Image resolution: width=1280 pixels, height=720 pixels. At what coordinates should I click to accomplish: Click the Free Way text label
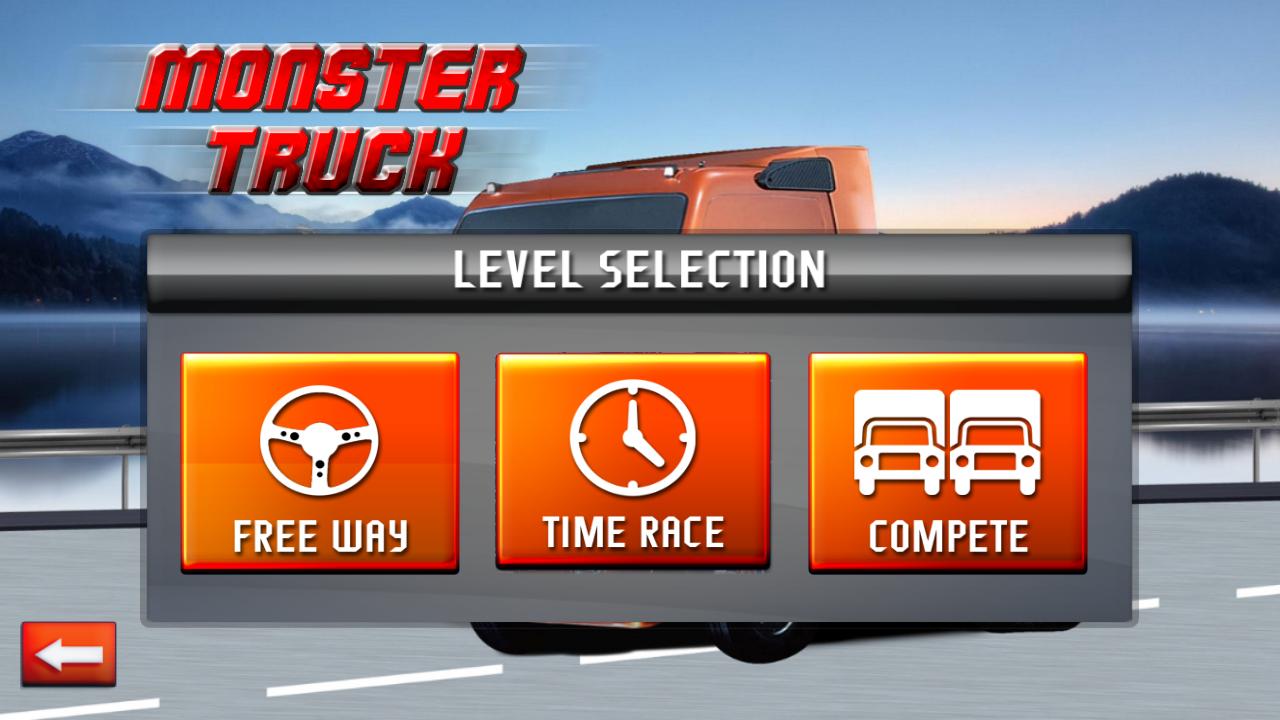pos(318,537)
